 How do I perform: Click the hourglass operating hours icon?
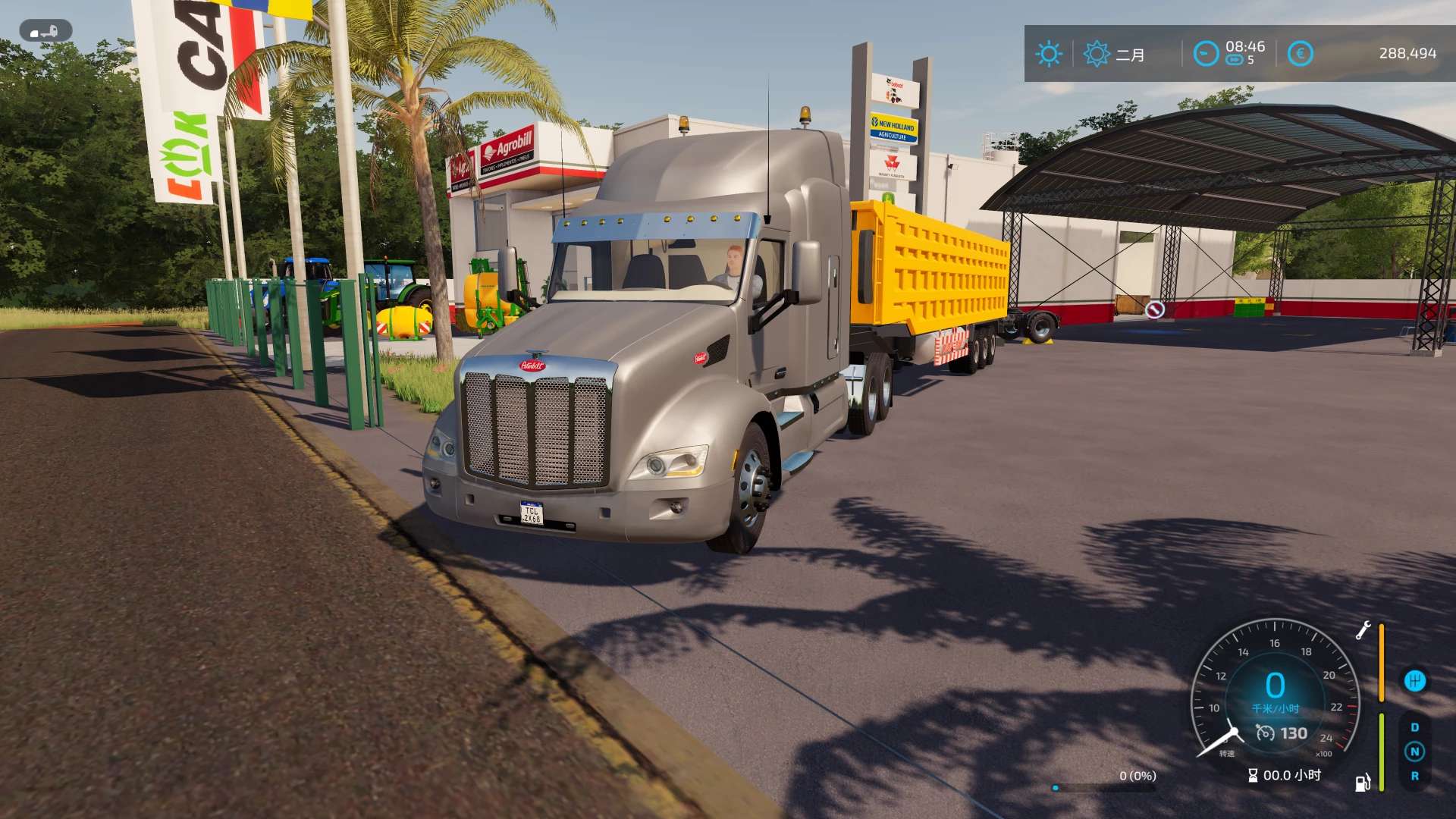pos(1253,775)
